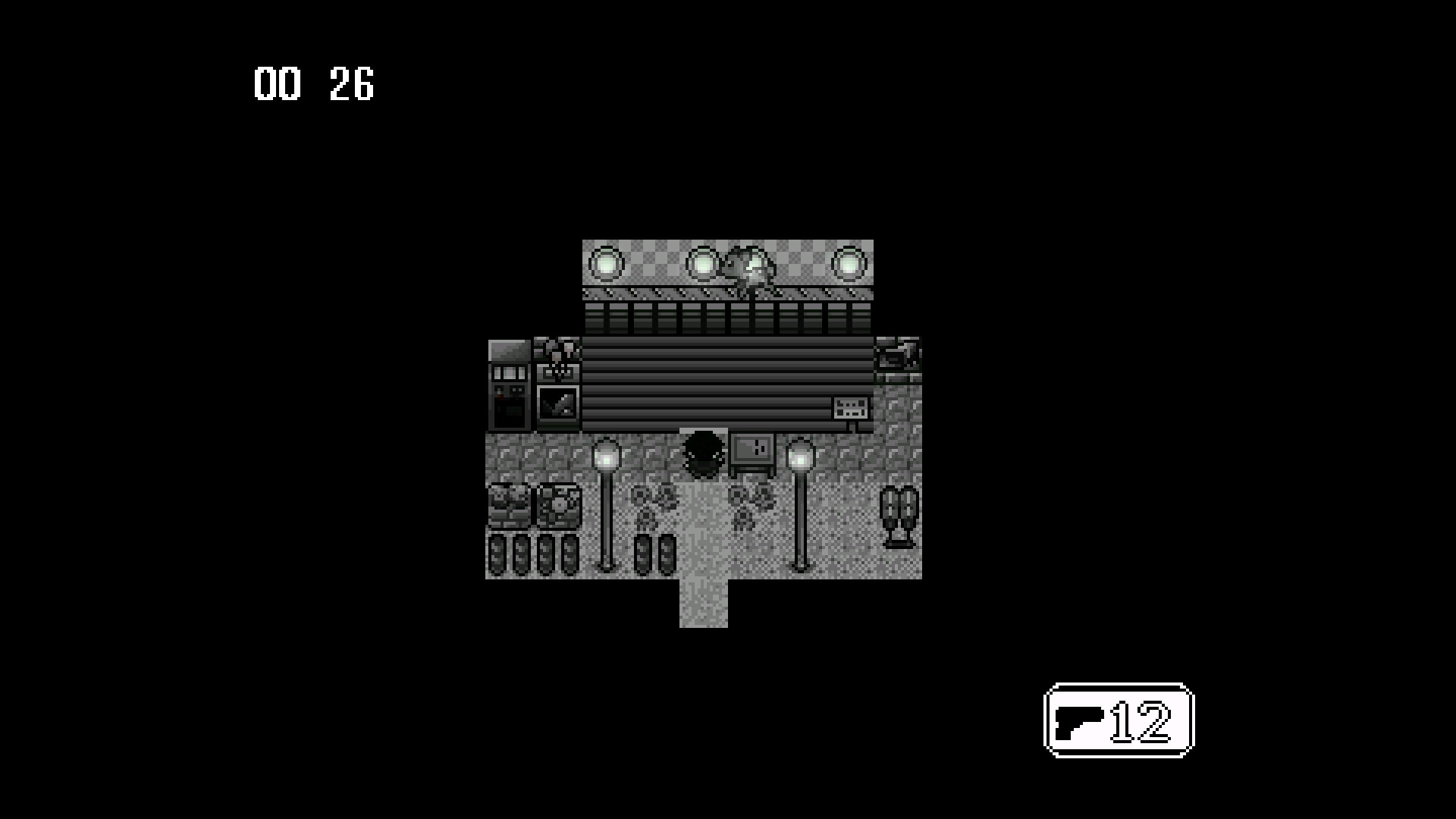Toggle the right street lamp
1456x819 pixels.
pyautogui.click(x=802, y=455)
